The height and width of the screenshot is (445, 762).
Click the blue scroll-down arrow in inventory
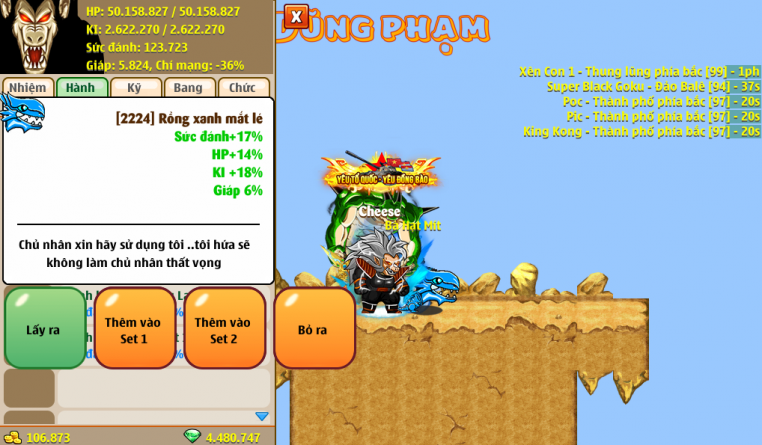pos(262,416)
